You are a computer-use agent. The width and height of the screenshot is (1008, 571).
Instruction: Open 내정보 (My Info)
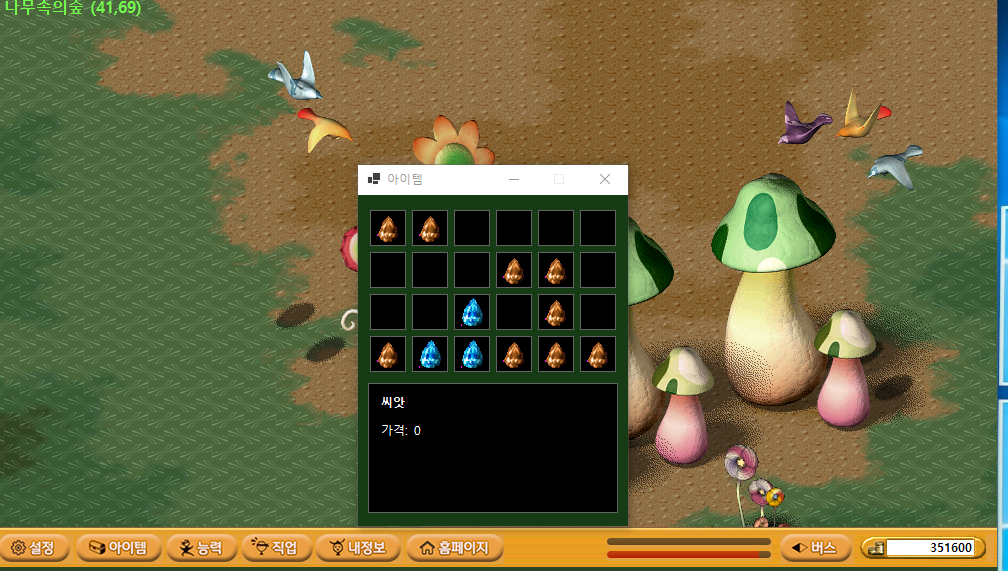coord(358,548)
